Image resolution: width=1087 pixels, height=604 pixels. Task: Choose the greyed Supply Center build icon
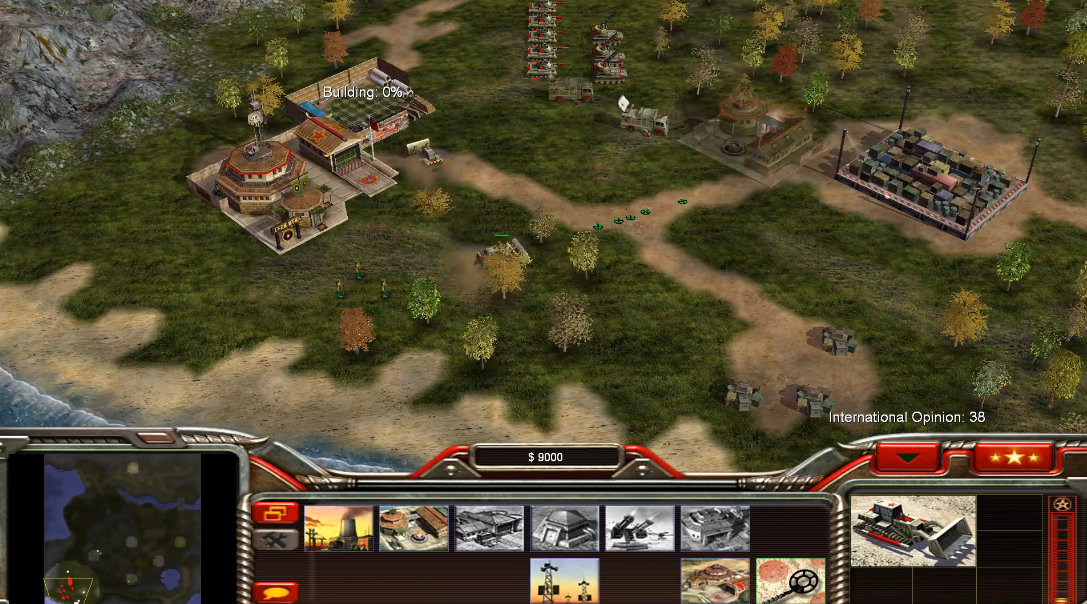click(x=489, y=528)
